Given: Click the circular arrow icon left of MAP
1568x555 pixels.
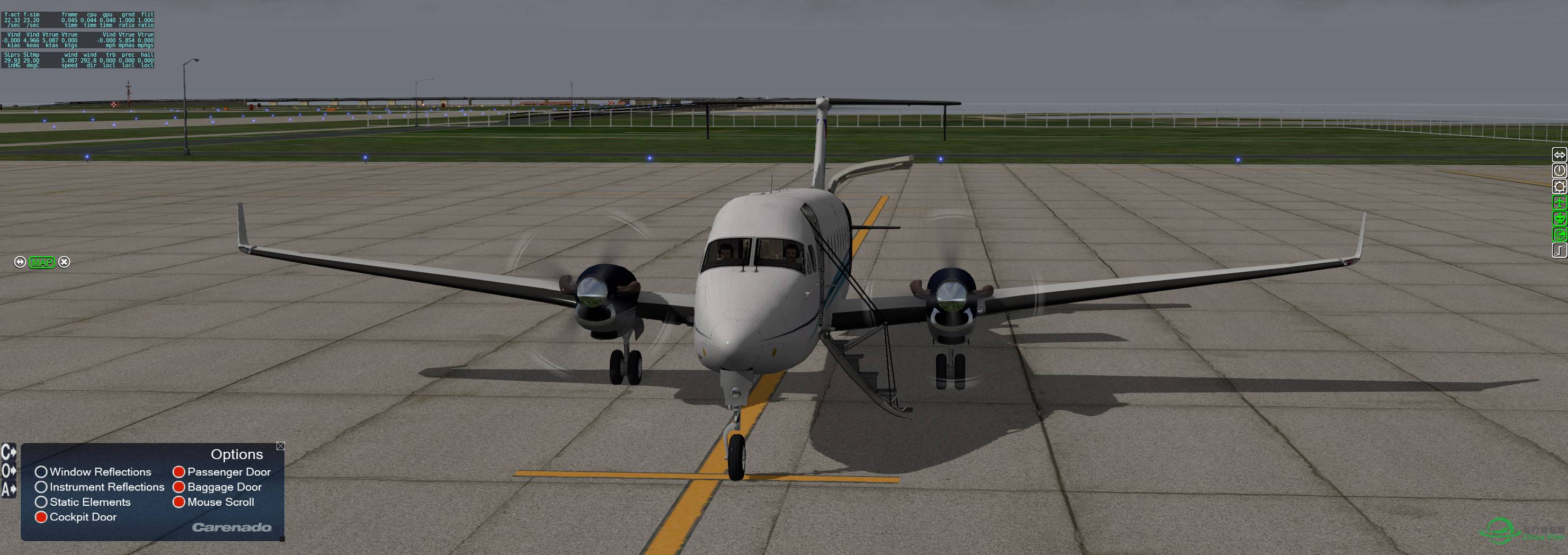Looking at the screenshot, I should (21, 262).
